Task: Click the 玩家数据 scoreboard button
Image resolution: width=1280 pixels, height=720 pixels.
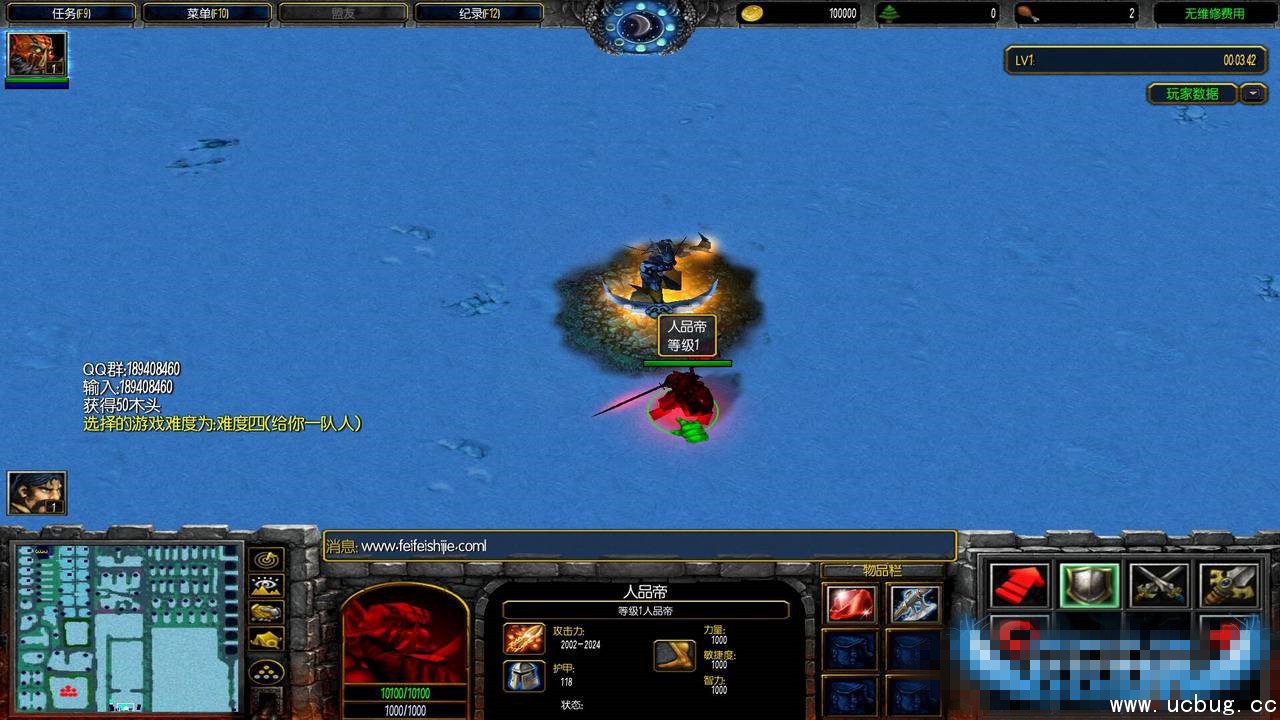Action: (1191, 94)
